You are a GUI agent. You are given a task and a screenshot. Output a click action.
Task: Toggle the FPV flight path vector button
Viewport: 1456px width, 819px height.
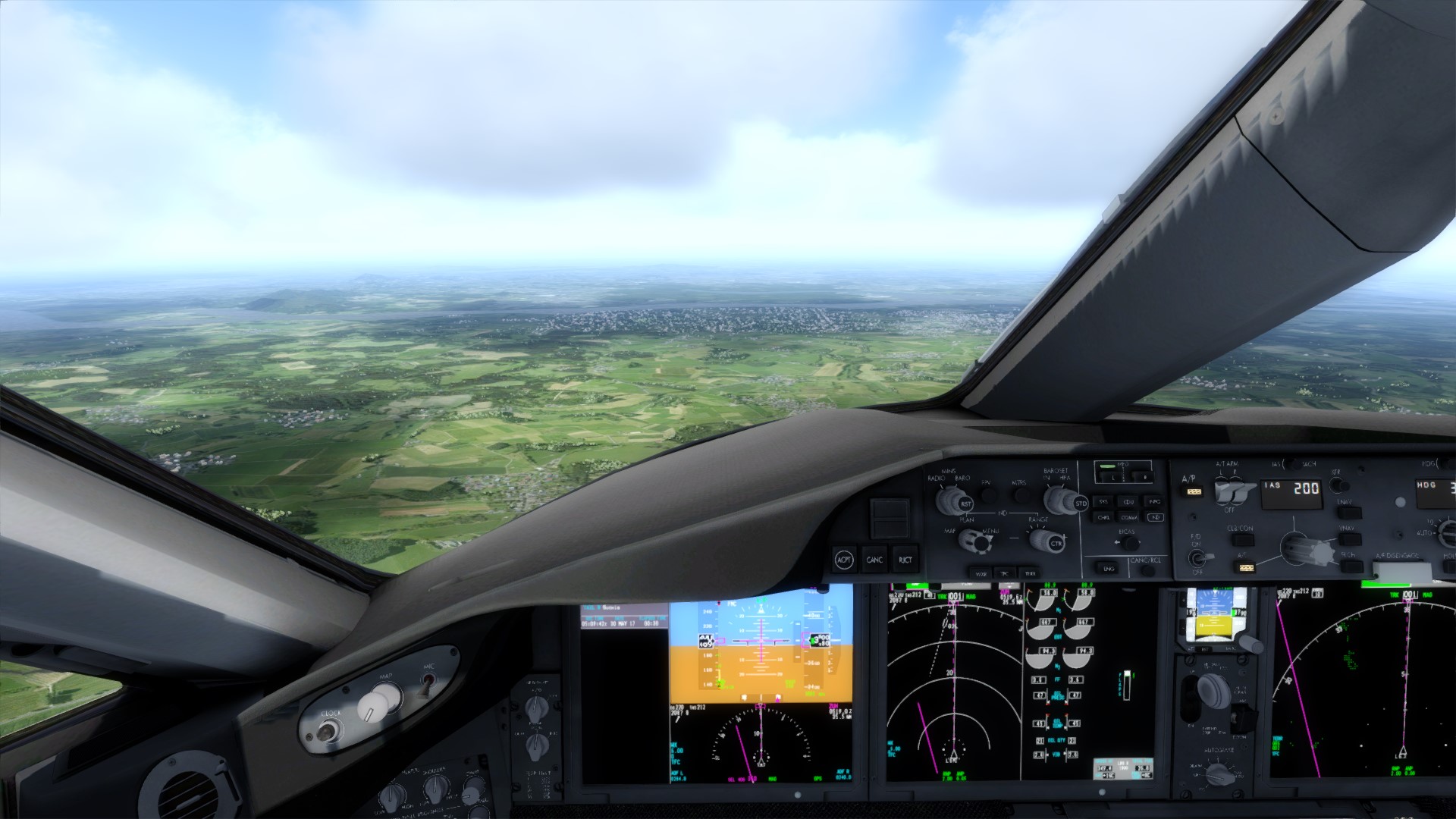(988, 494)
